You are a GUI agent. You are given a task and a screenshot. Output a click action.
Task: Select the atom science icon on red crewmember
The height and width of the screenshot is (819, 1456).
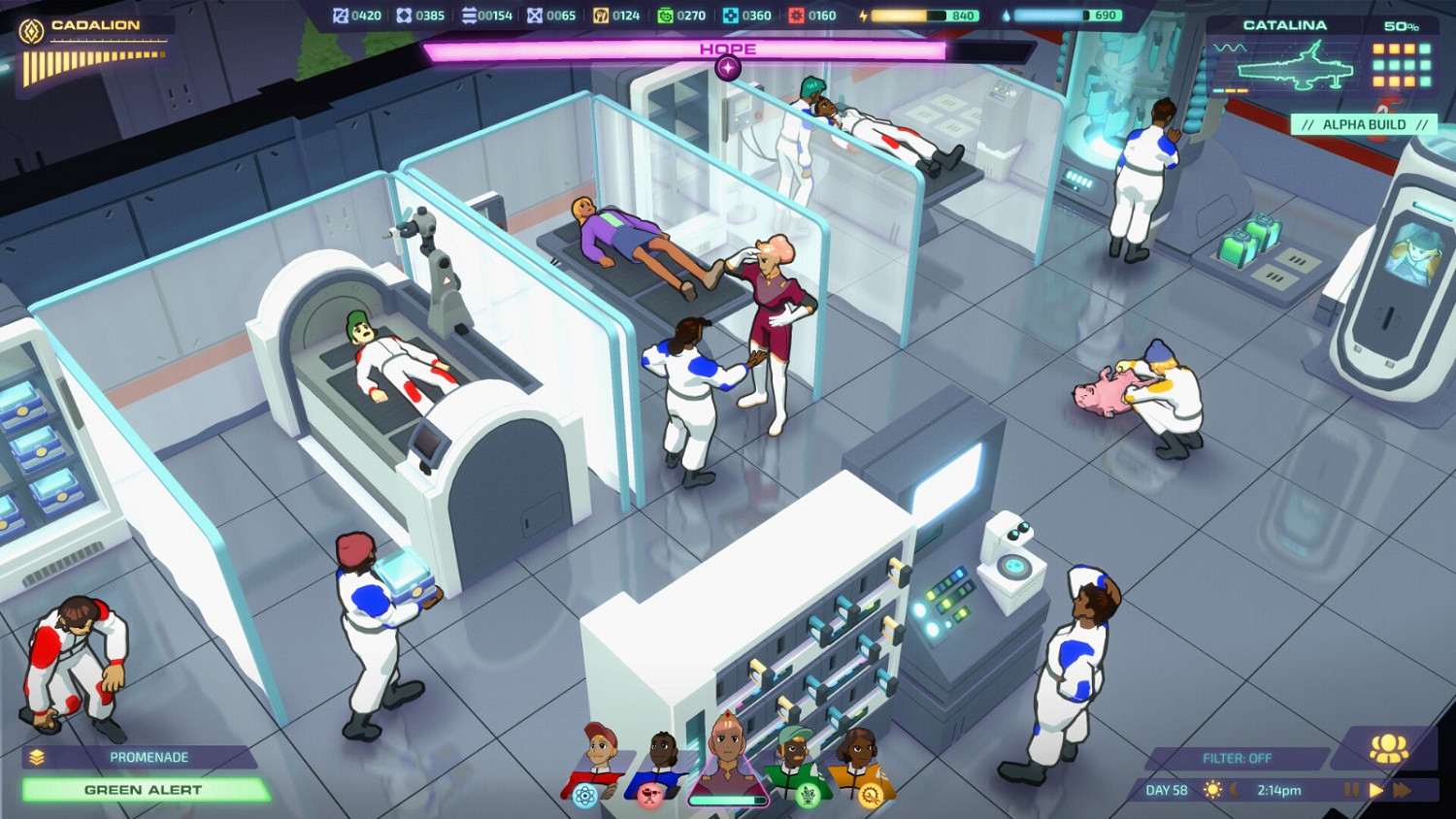tap(585, 796)
